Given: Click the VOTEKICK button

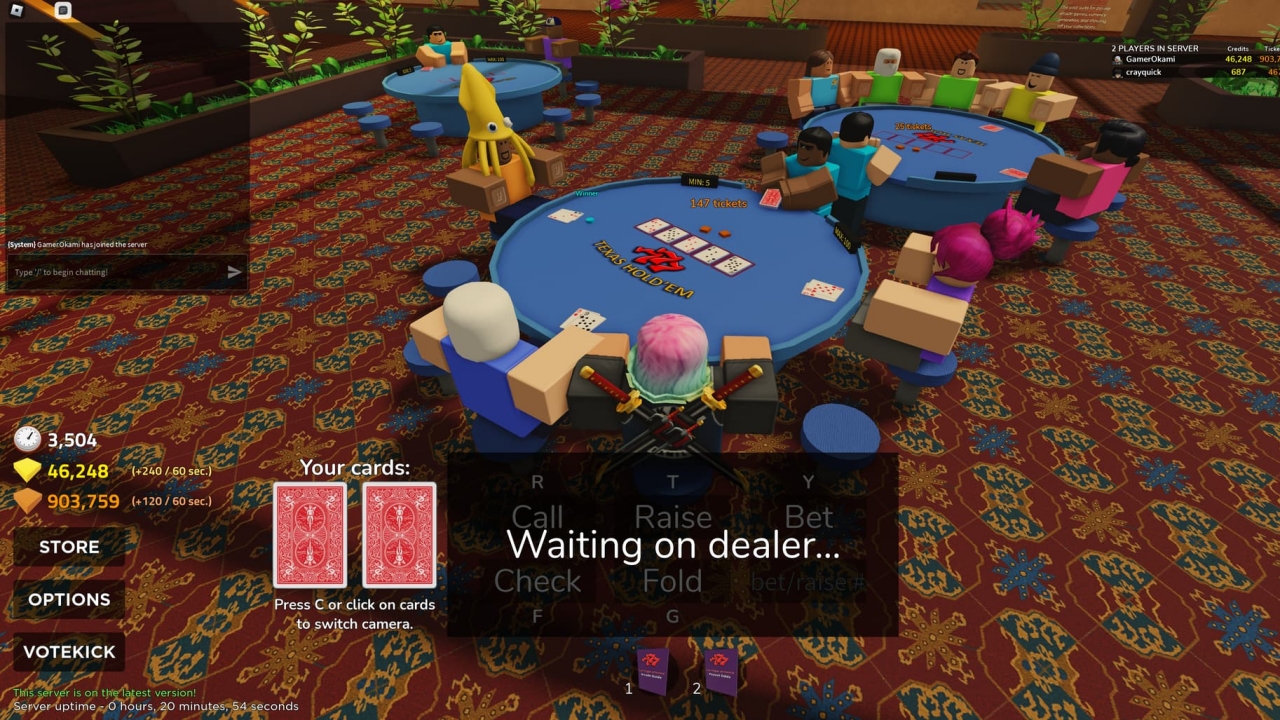Looking at the screenshot, I should point(68,651).
